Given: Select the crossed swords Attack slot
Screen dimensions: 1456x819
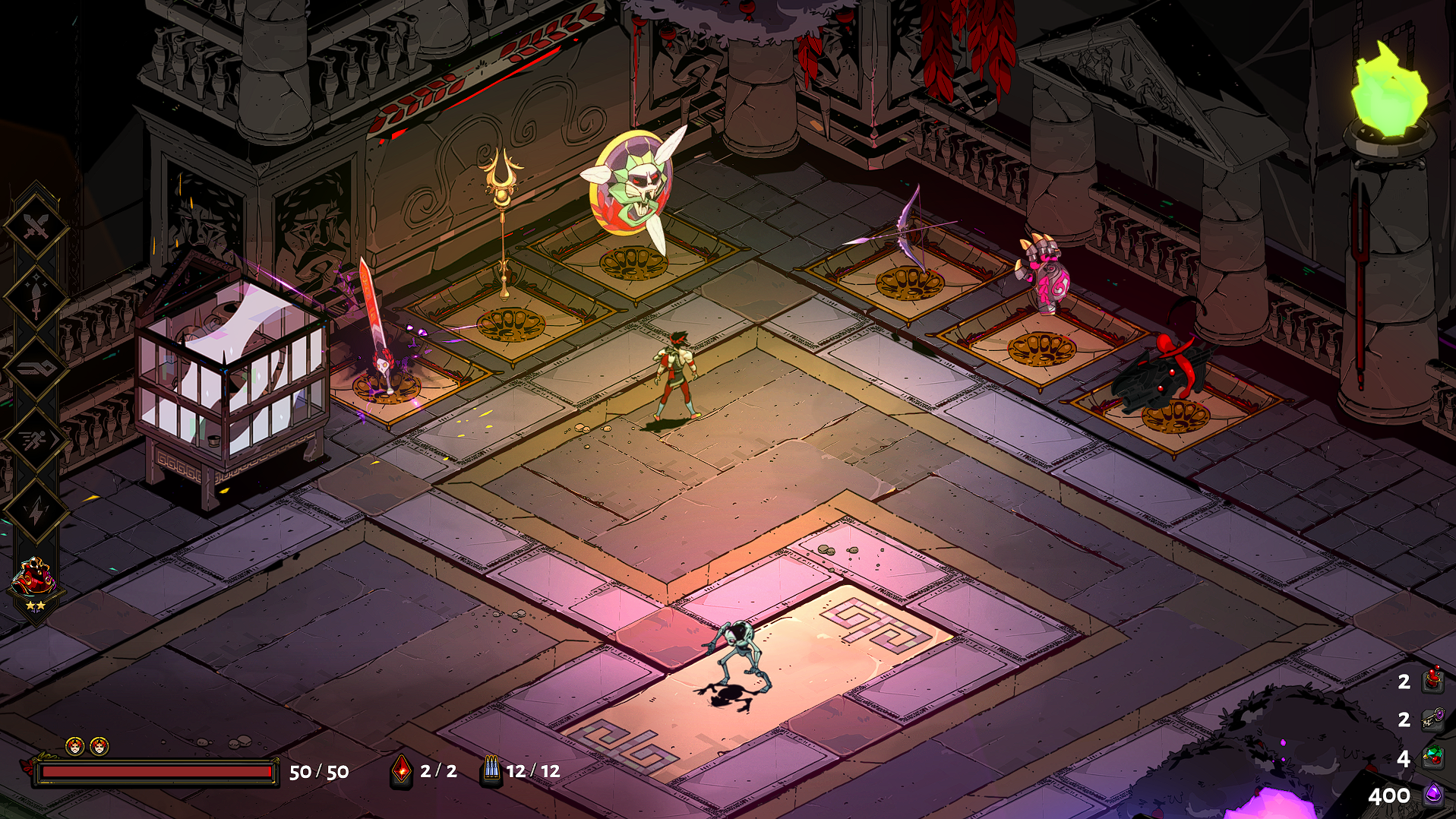Looking at the screenshot, I should (35, 226).
